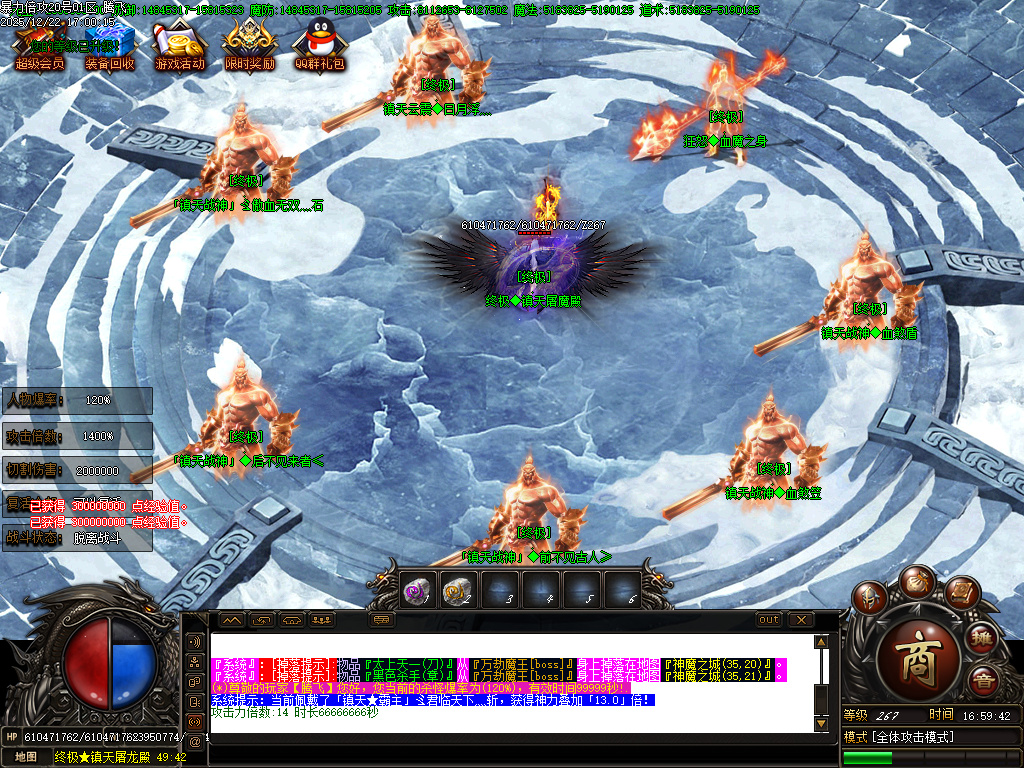Open the 超级会员 super member menu

click(x=39, y=45)
